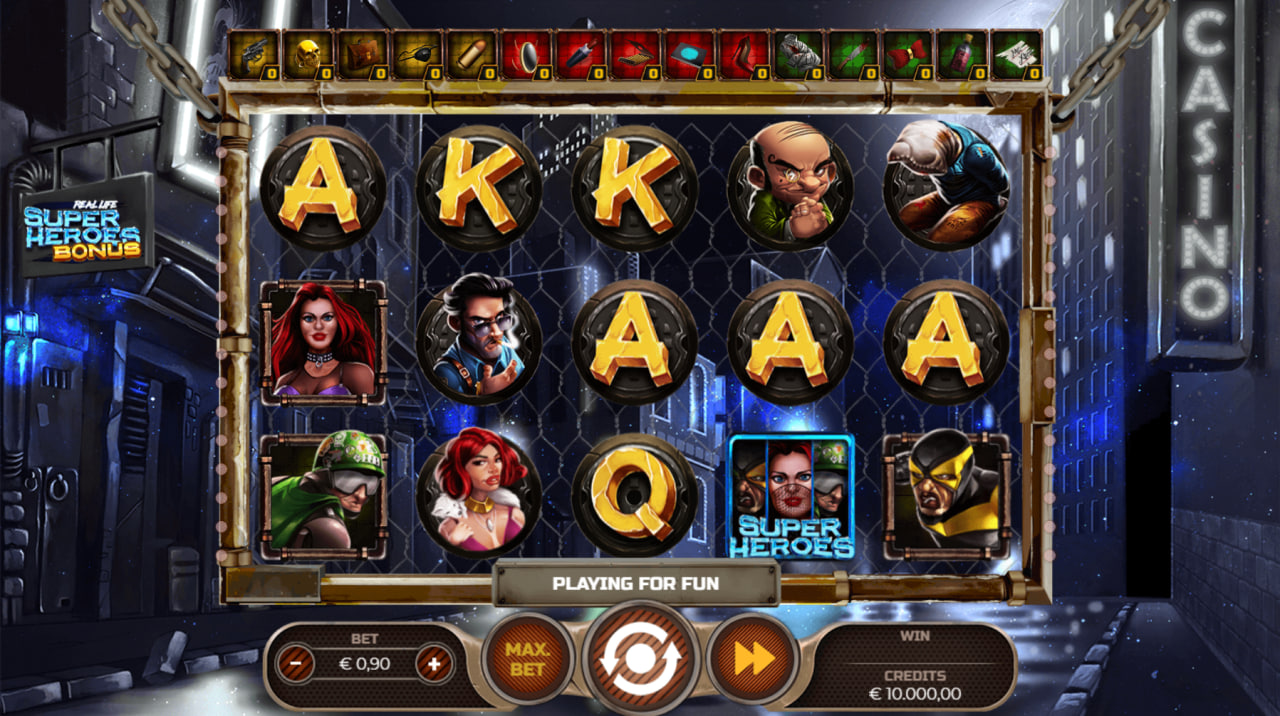Select the red bow tie collection icon

tap(908, 54)
